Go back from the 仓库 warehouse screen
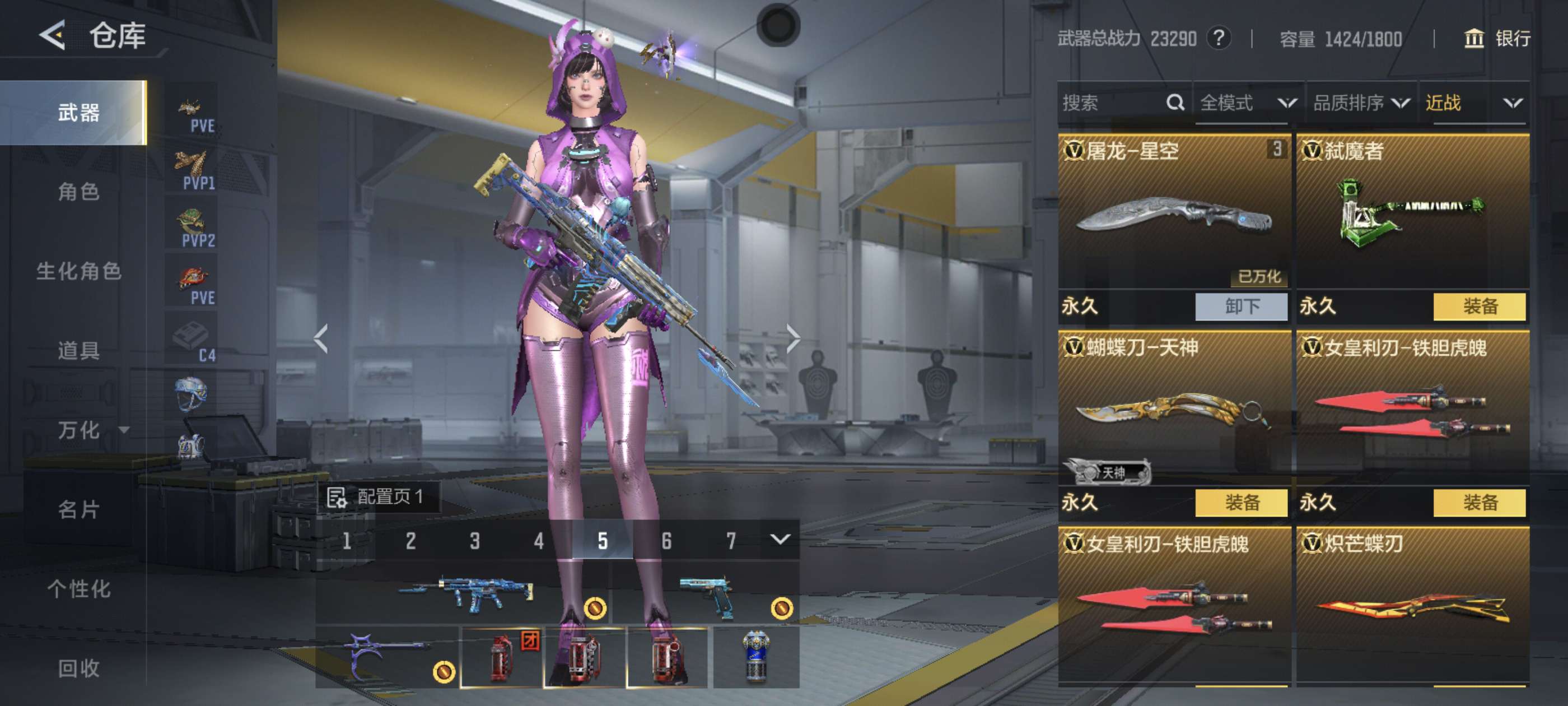Image resolution: width=1568 pixels, height=706 pixels. [x=53, y=35]
